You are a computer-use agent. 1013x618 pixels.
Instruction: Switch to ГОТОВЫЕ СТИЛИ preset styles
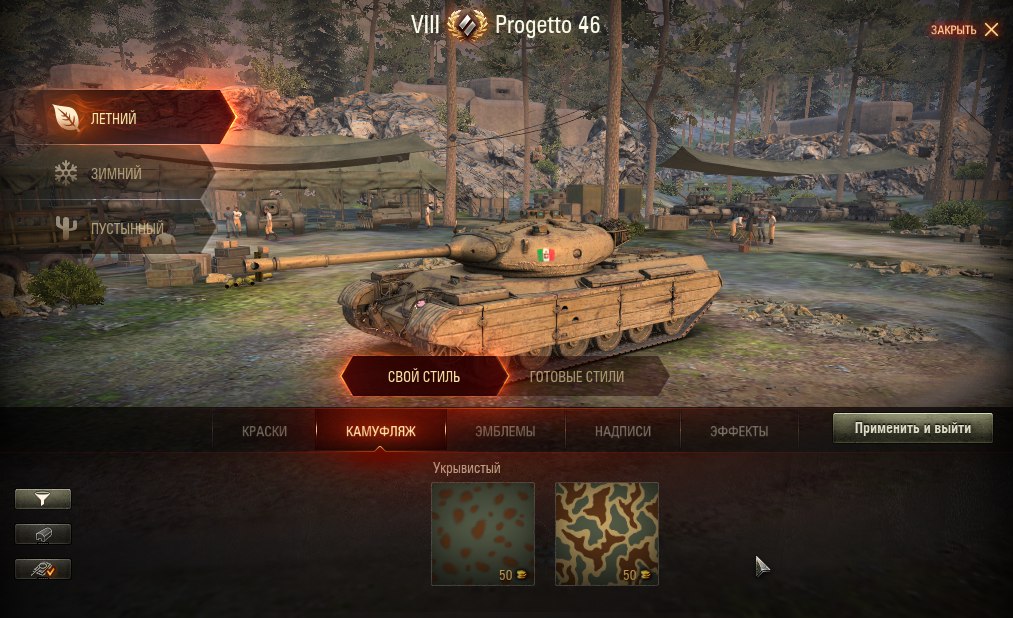[x=577, y=377]
